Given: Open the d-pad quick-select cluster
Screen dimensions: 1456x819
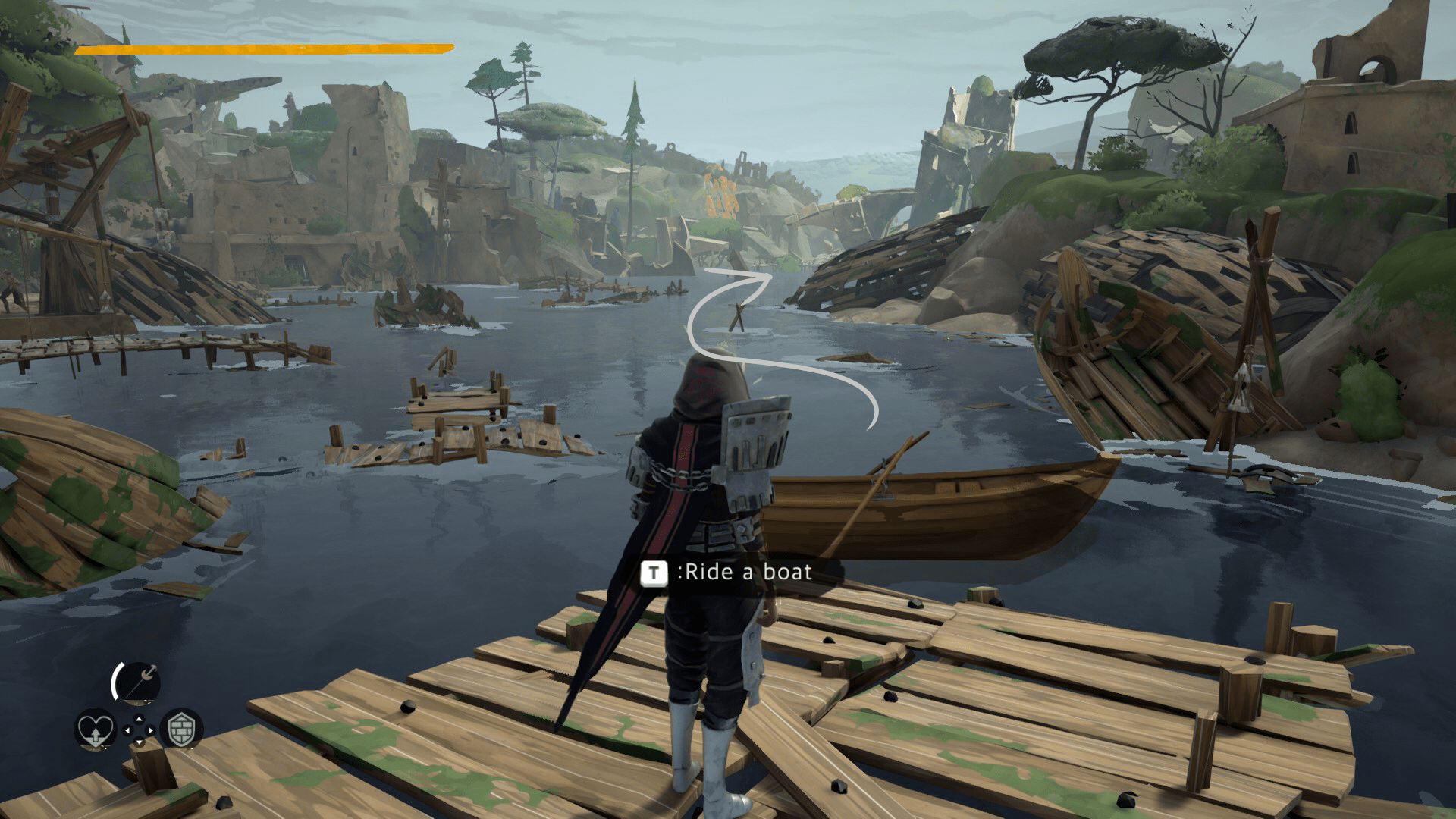Looking at the screenshot, I should tap(140, 730).
